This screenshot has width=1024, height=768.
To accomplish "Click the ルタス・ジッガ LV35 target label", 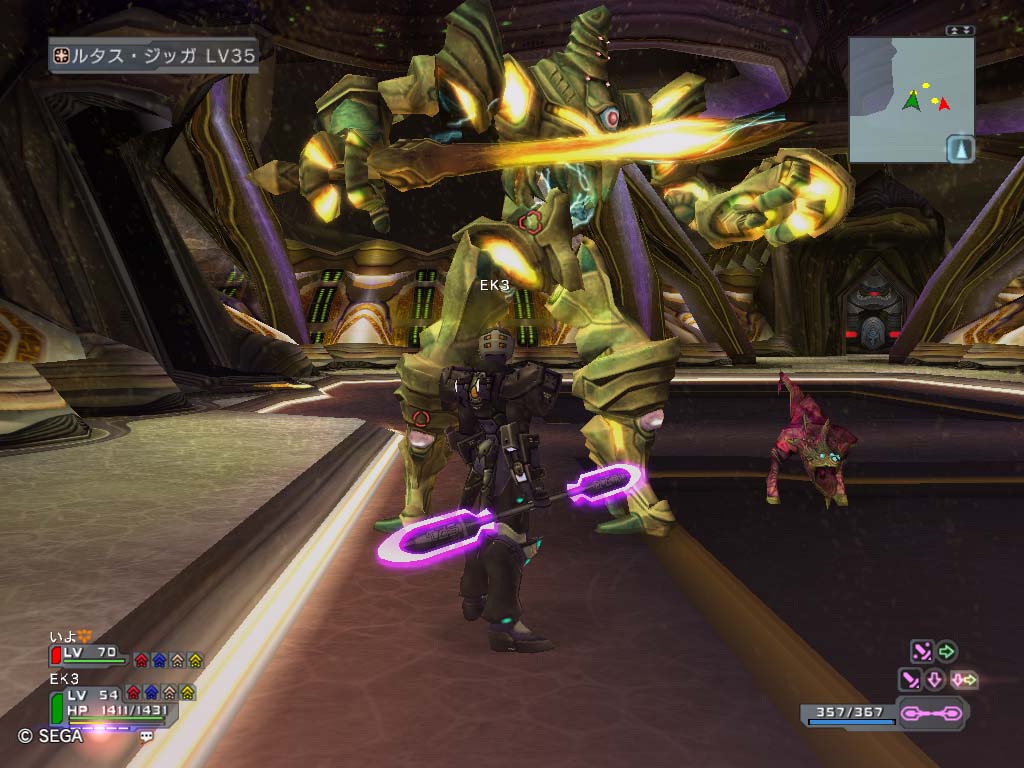I will pos(155,57).
